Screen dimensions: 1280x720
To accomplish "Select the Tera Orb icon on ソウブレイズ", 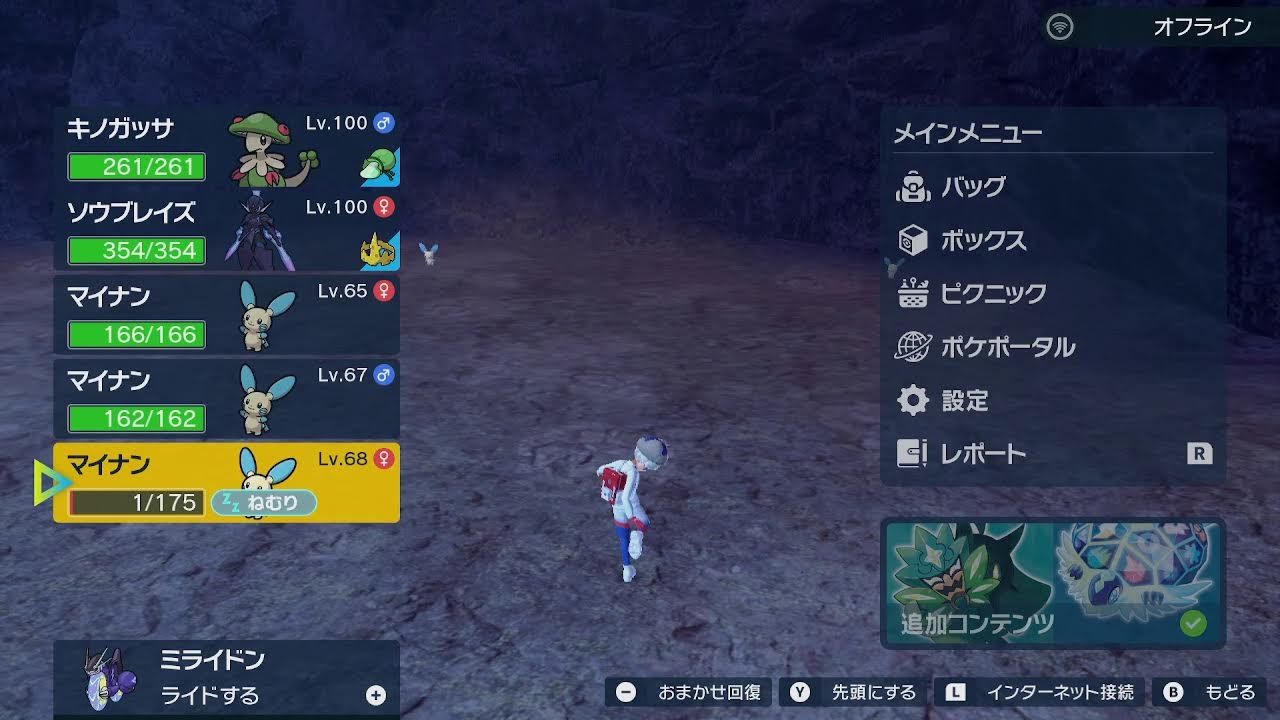I will click(x=382, y=250).
